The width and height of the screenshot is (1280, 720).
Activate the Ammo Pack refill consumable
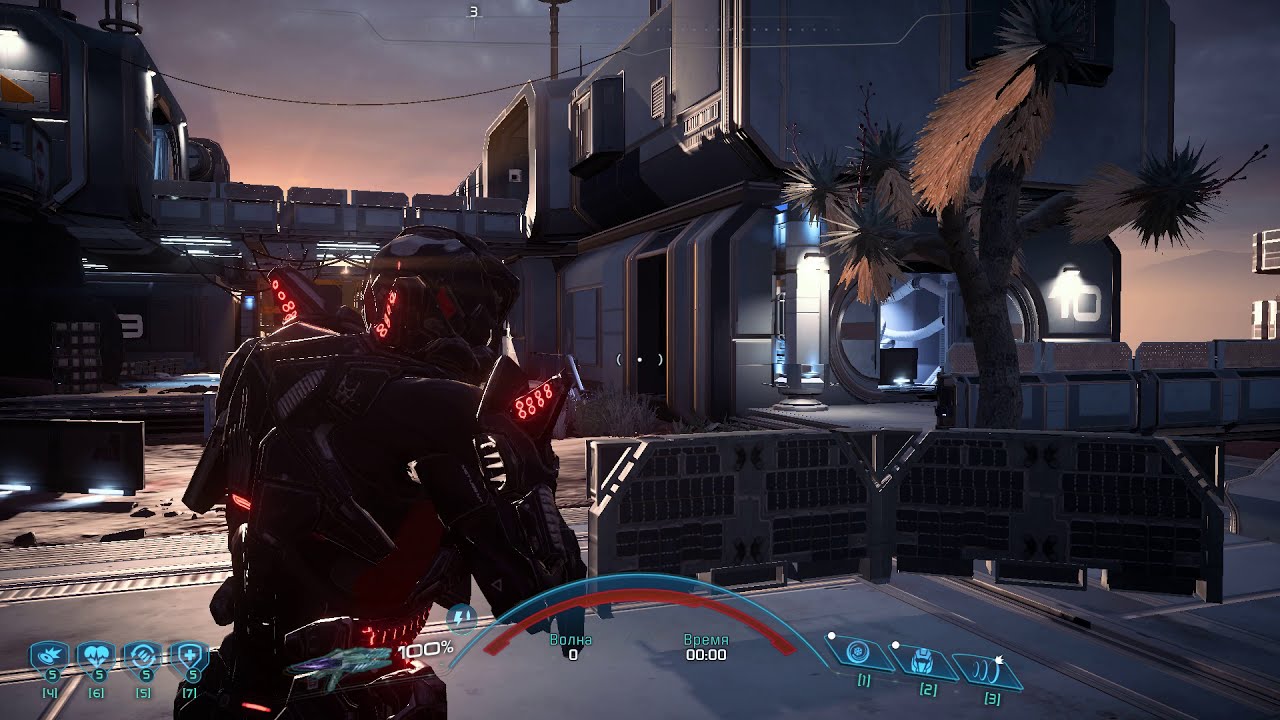point(142,658)
